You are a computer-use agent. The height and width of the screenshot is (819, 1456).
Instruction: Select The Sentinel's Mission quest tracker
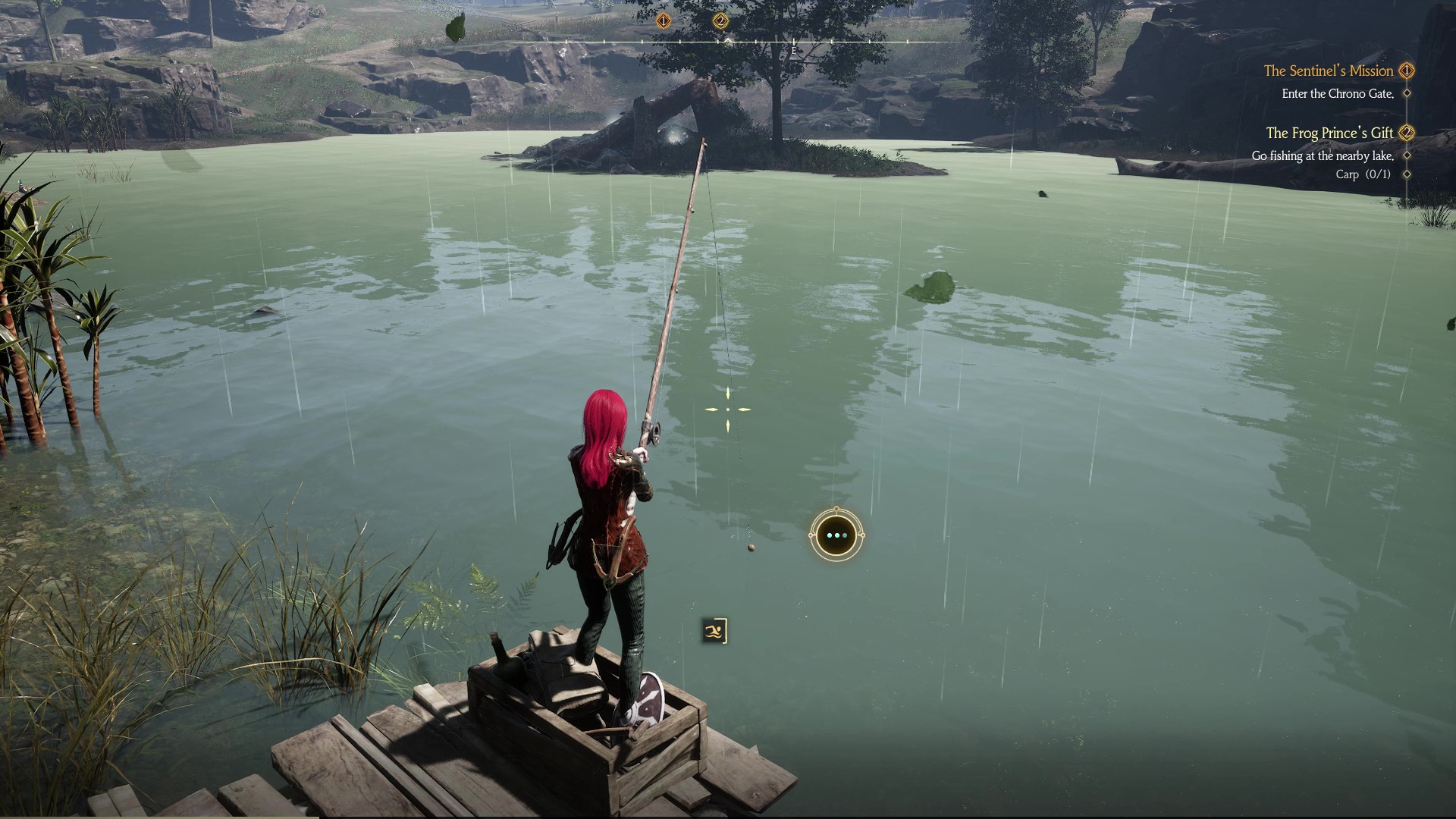point(1328,71)
